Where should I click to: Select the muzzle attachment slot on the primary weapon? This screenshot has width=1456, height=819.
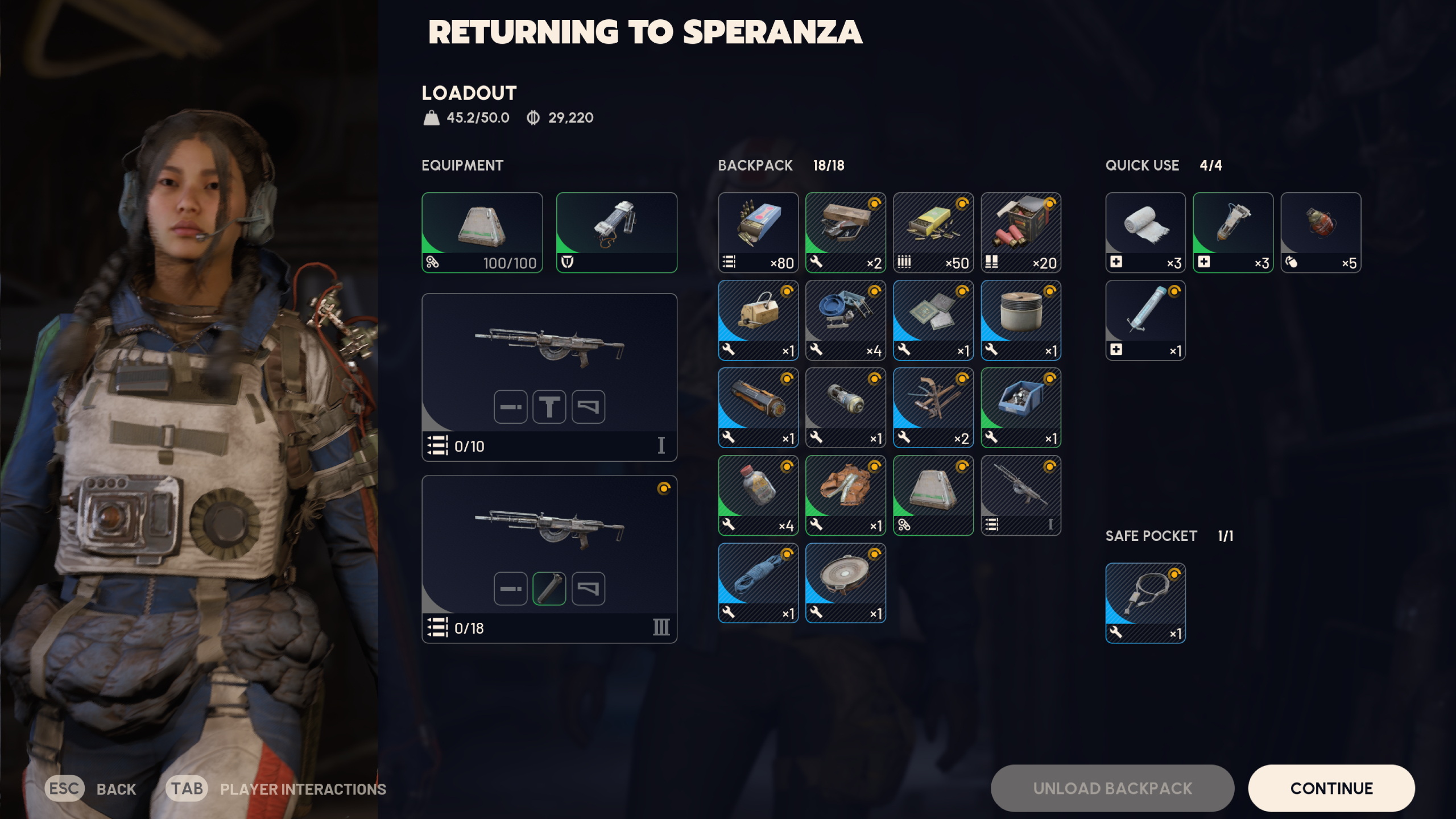pyautogui.click(x=510, y=406)
